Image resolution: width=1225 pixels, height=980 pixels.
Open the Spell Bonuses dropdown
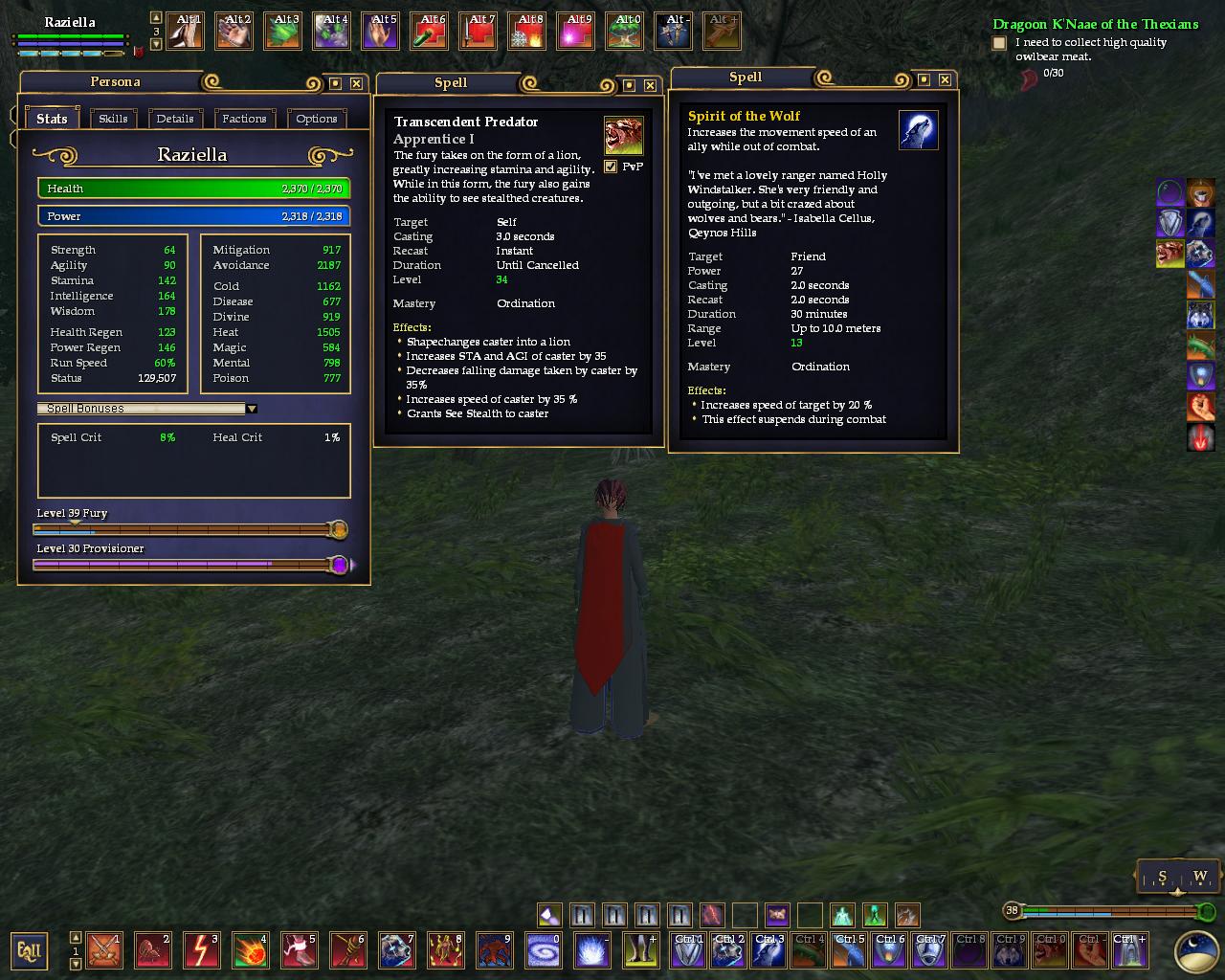tap(252, 409)
